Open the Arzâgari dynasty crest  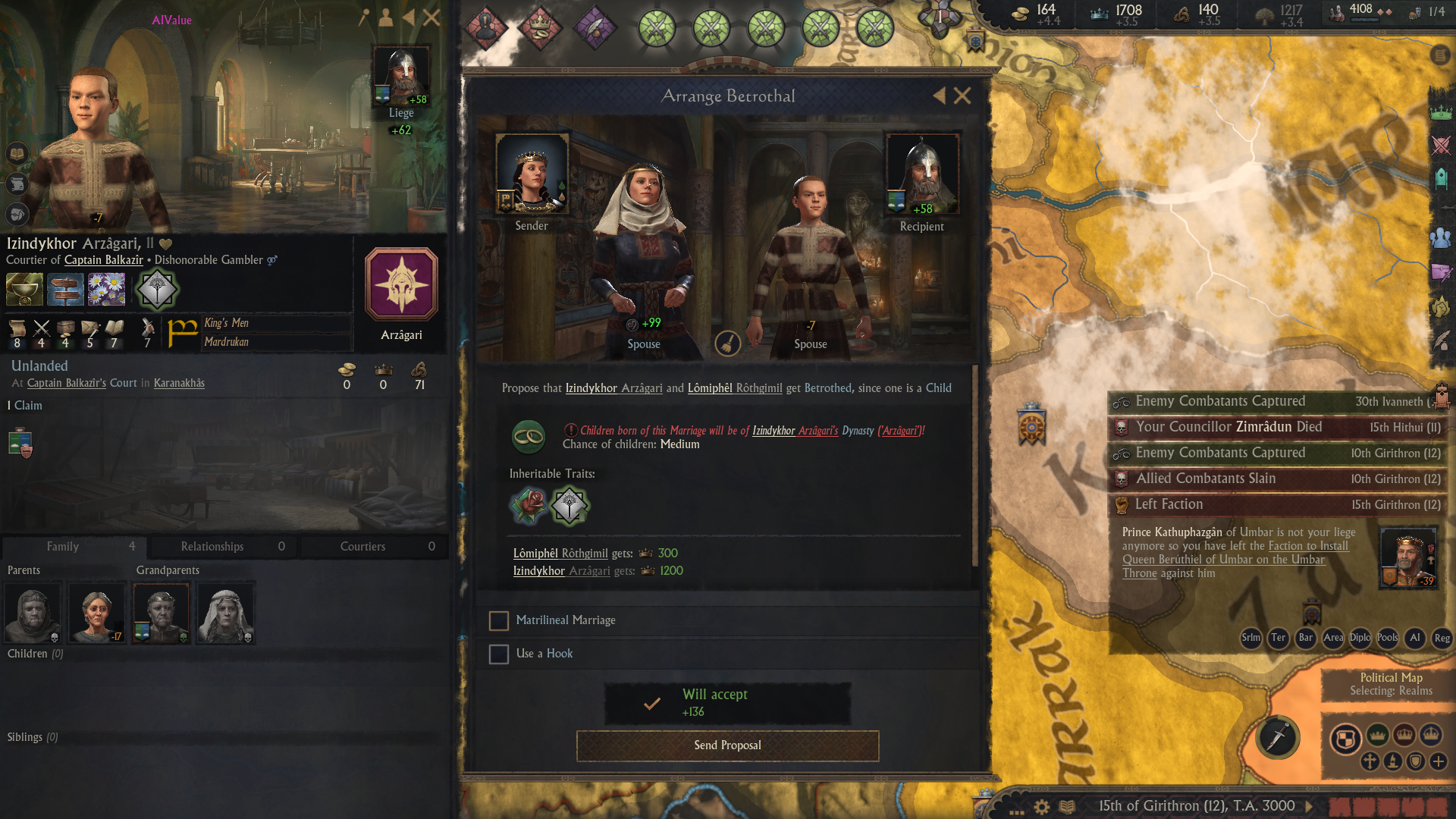(401, 284)
